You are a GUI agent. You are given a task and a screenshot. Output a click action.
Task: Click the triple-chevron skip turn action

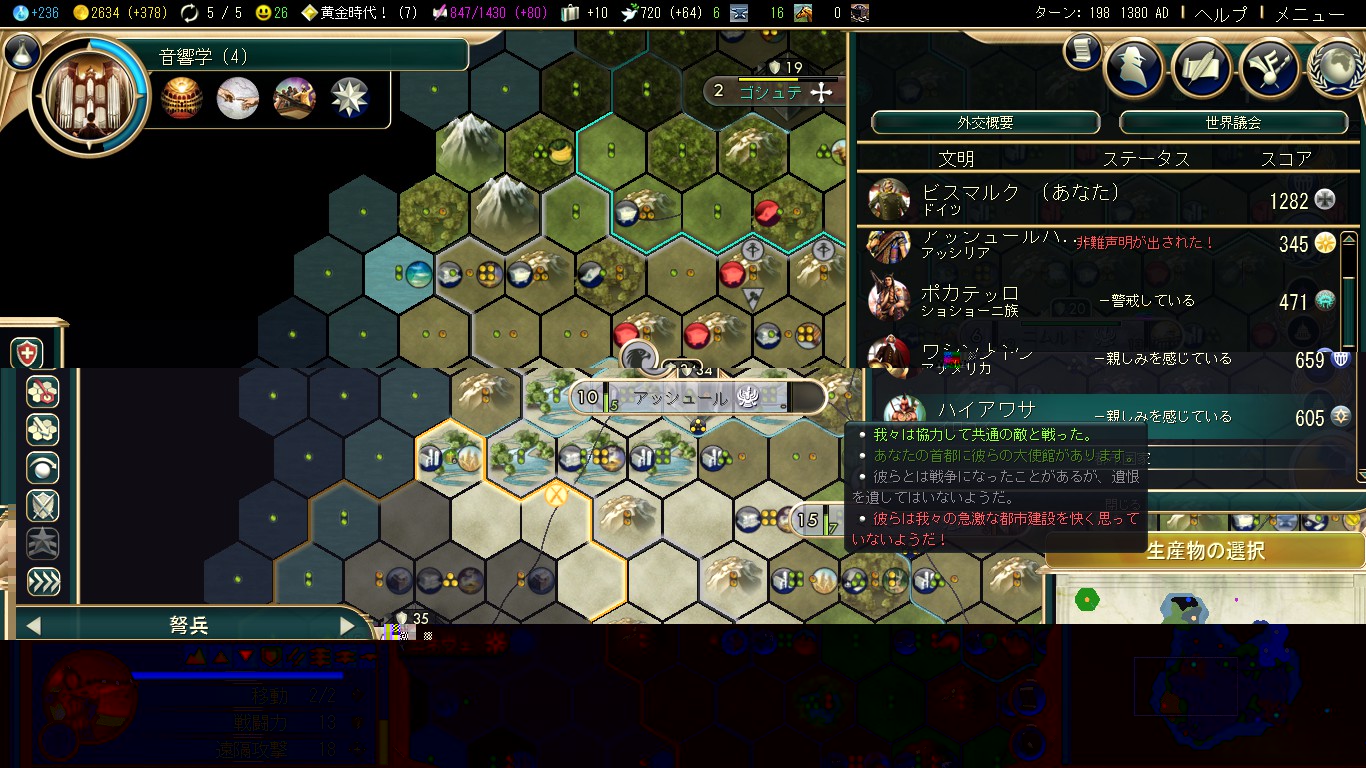(43, 582)
